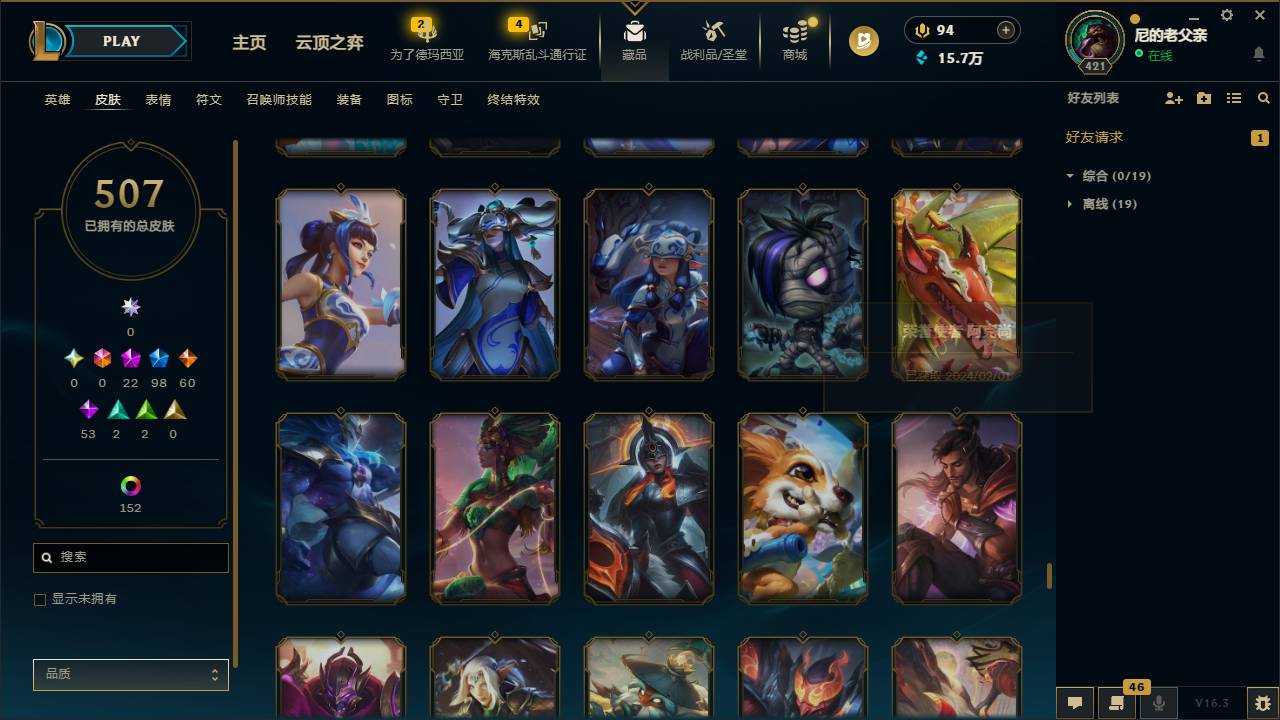Screen dimensions: 1280x720
Task: Click the PLAY button
Action: coord(121,41)
